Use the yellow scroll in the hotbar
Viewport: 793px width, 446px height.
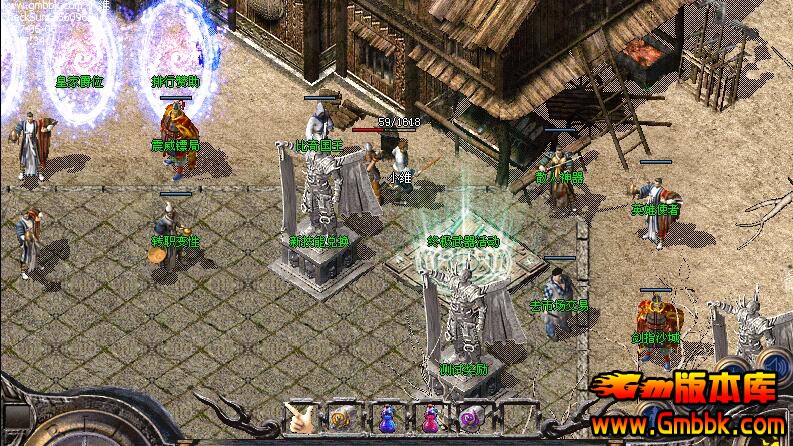click(341, 419)
